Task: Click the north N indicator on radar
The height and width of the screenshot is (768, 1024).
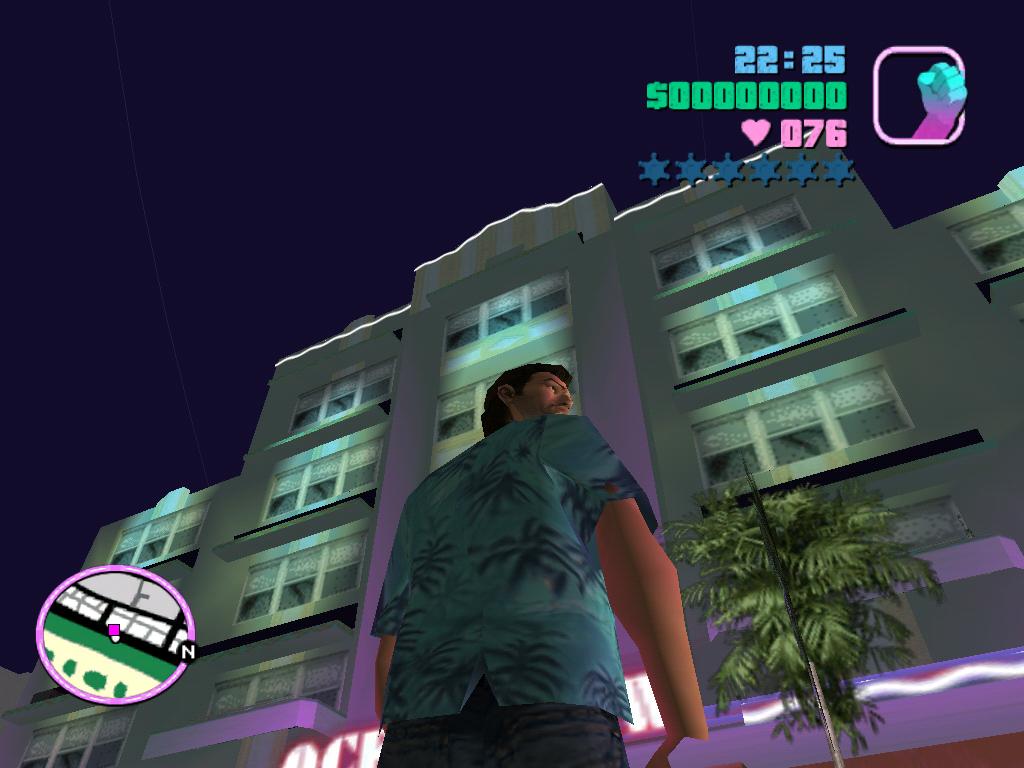Action: (x=187, y=650)
